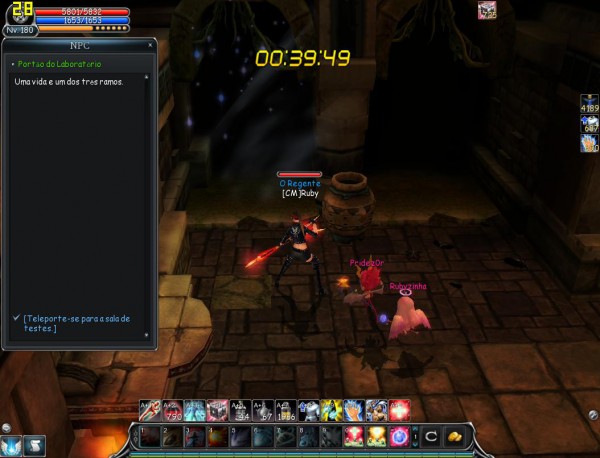Use the item showing count 4189 on the right edge
Viewport: 600px width, 458px height.
coord(590,104)
